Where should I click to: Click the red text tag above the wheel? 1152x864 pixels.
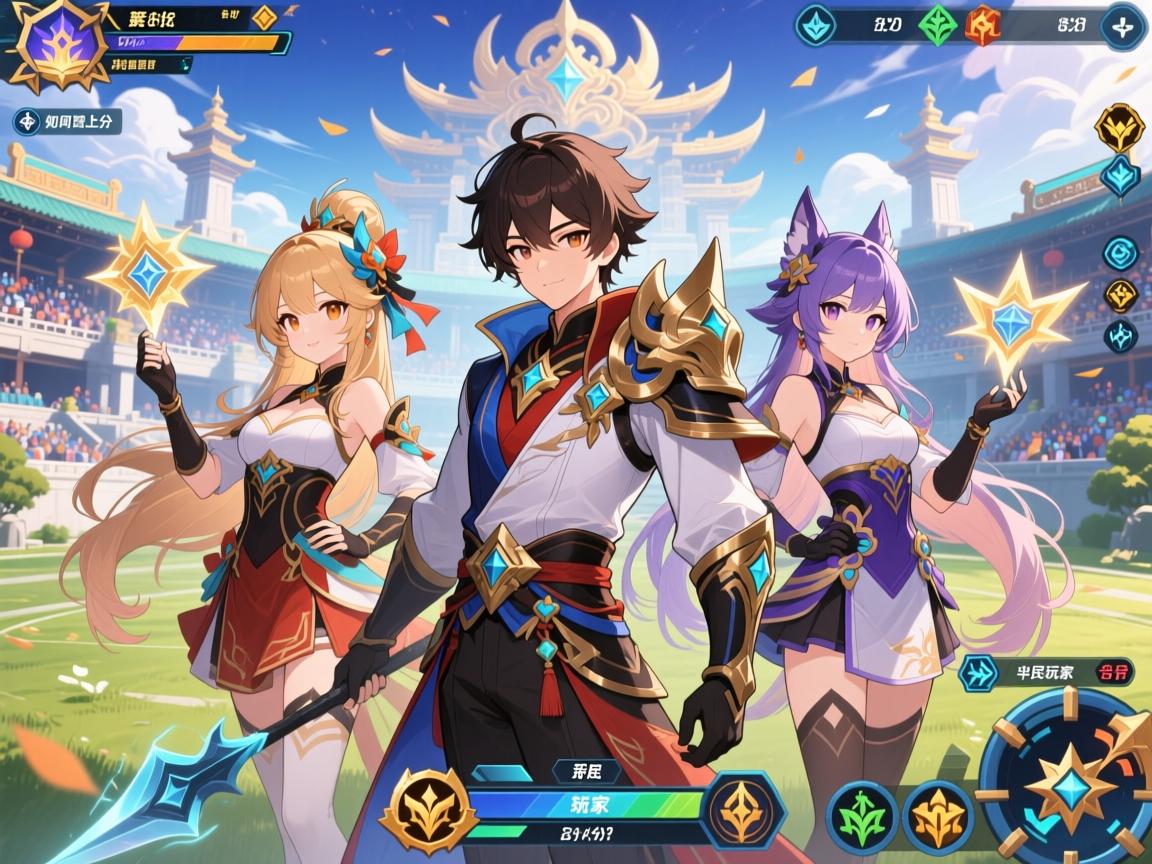click(1112, 672)
